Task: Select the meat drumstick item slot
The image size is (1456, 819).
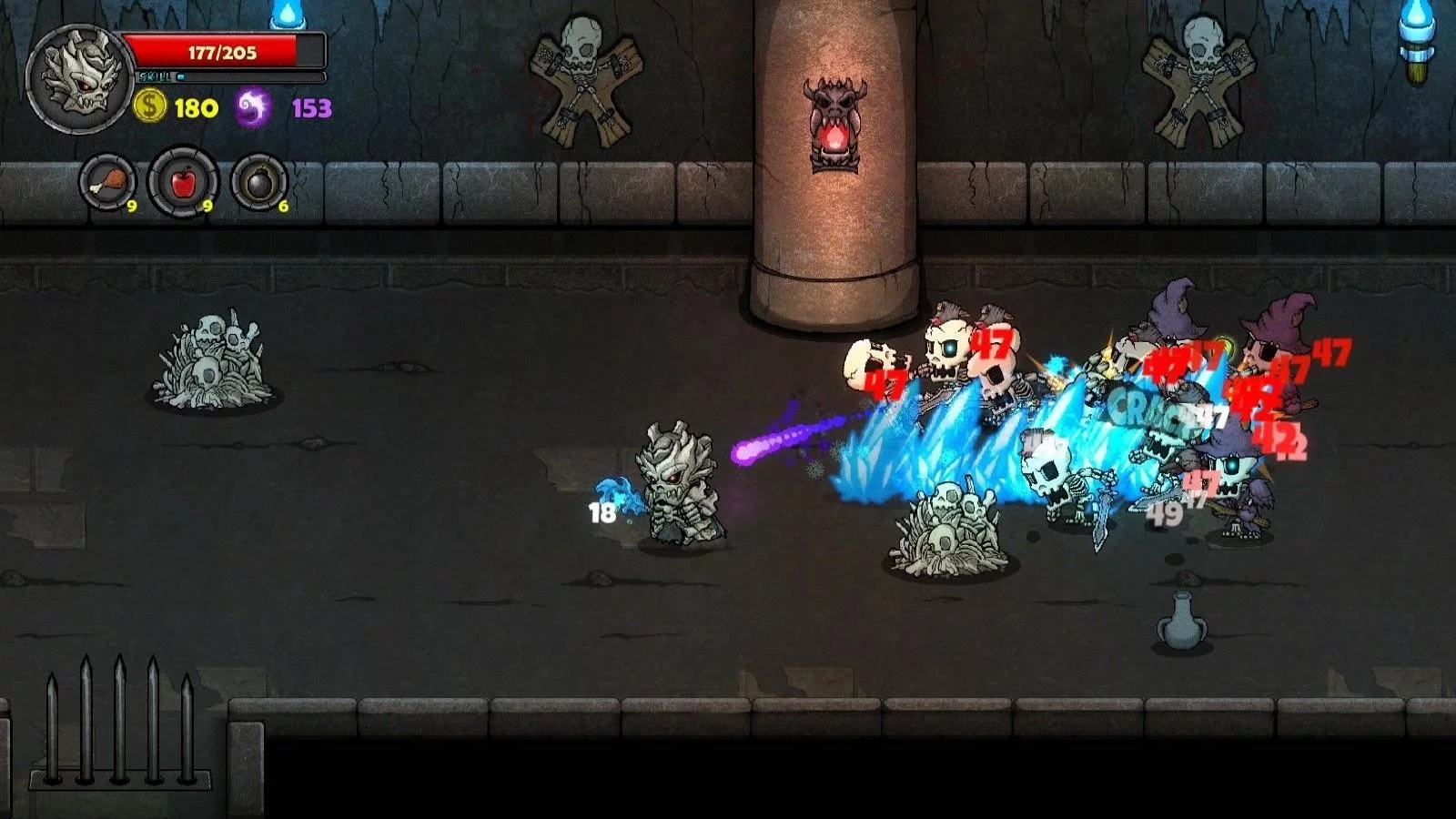Action: tap(106, 182)
